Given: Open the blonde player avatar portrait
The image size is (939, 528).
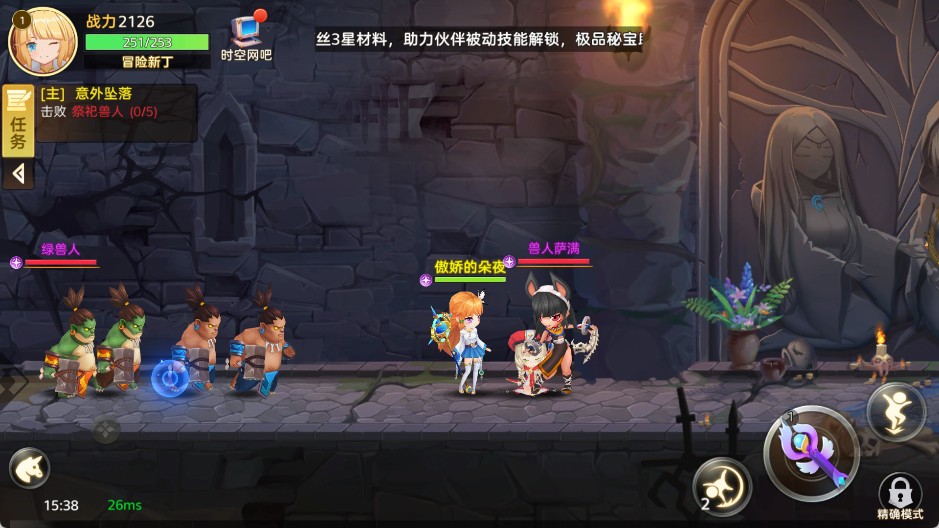Looking at the screenshot, I should pyautogui.click(x=42, y=40).
